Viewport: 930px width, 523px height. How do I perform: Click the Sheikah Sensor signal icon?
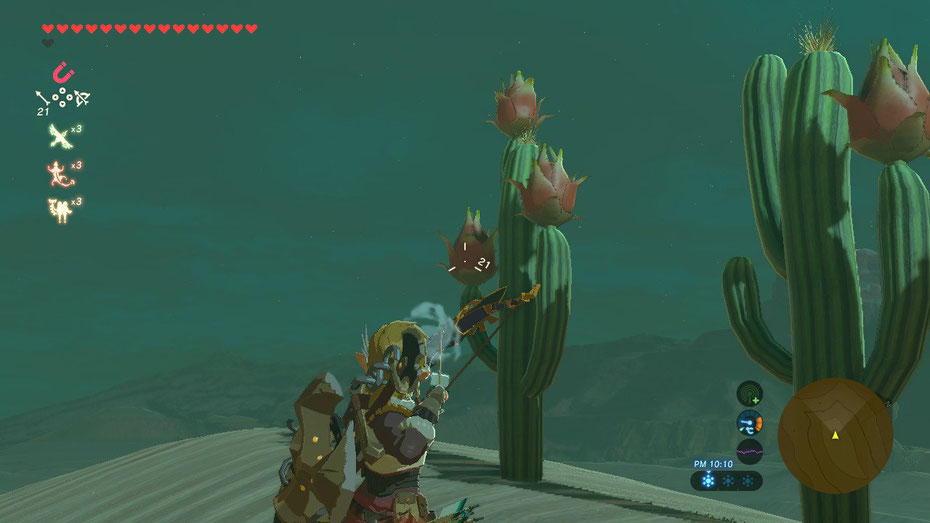(749, 393)
